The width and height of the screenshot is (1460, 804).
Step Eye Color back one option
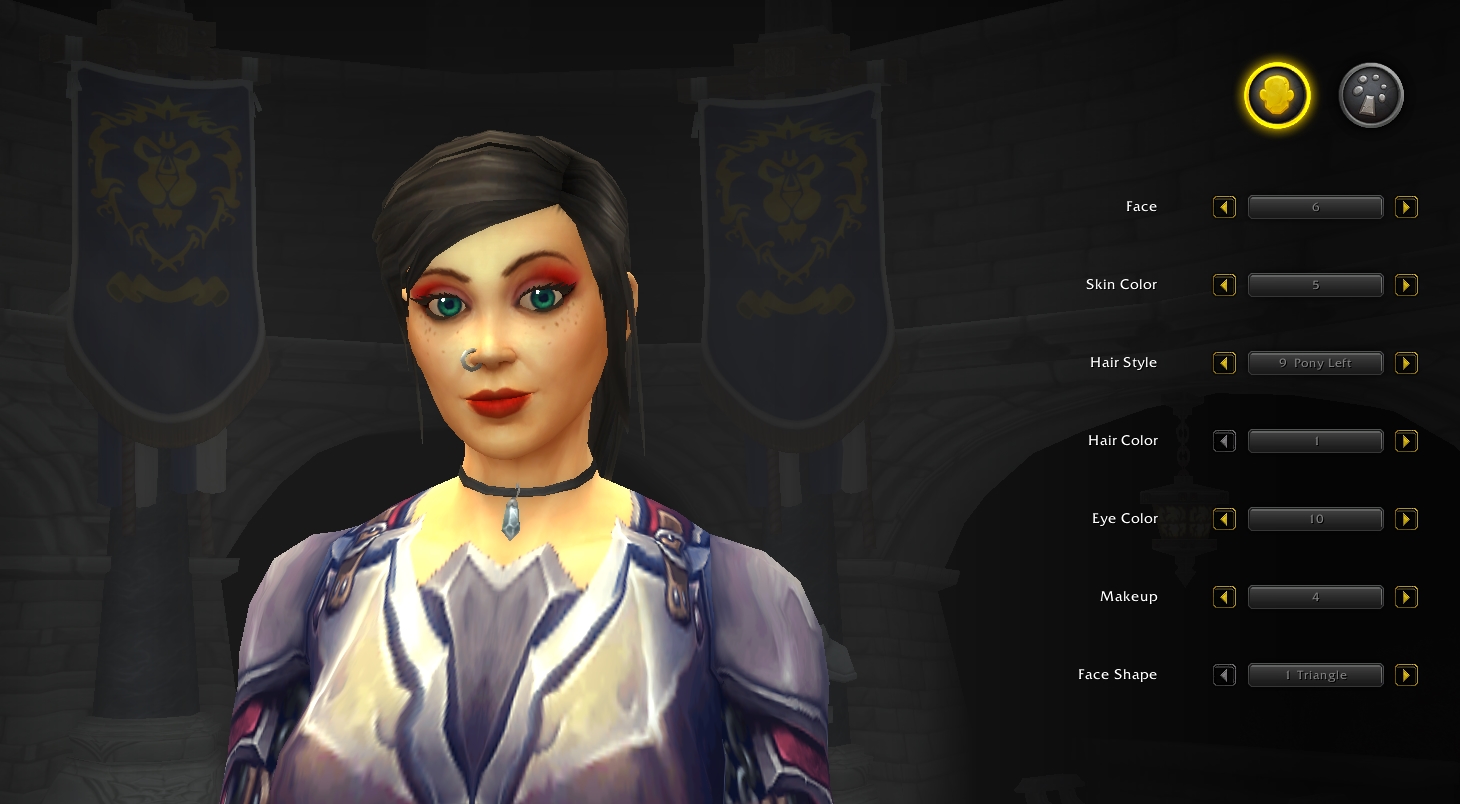coord(1224,519)
